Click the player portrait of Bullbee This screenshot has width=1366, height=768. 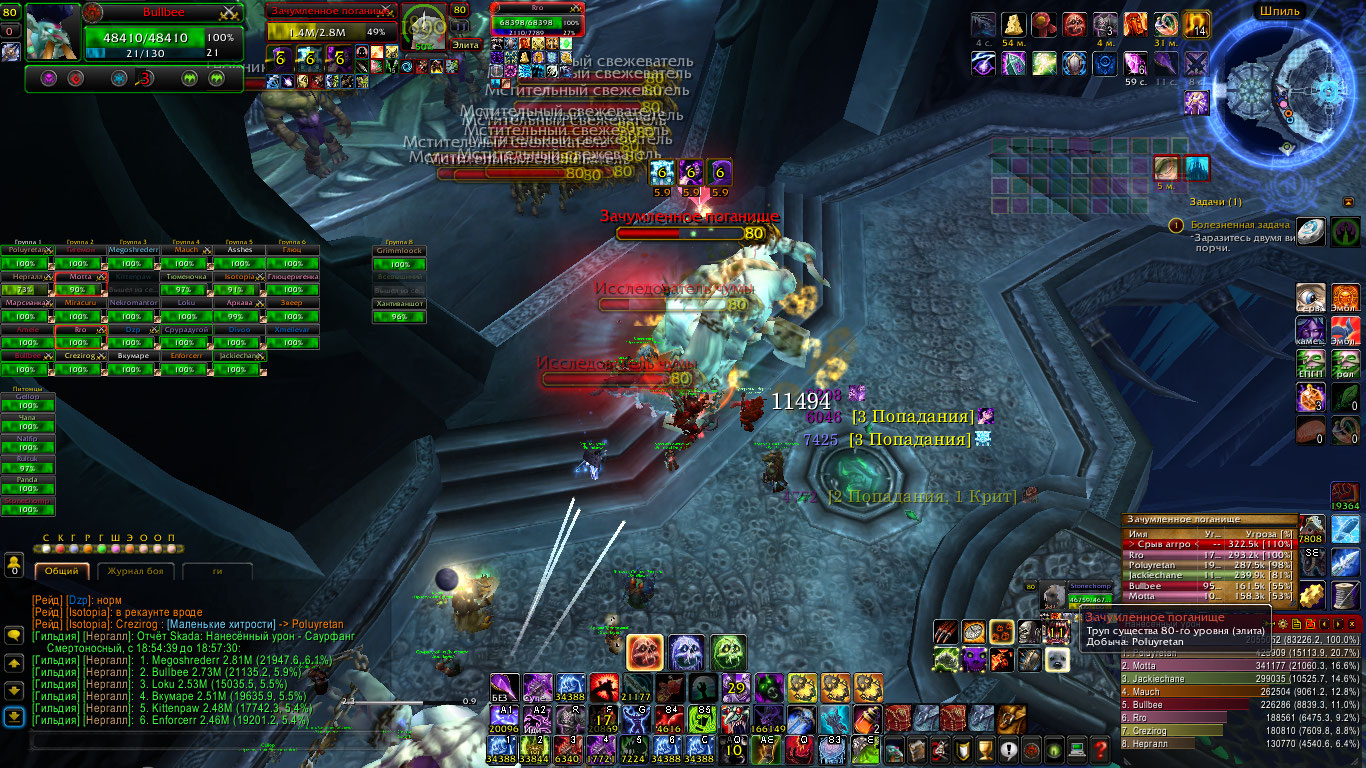coord(52,31)
